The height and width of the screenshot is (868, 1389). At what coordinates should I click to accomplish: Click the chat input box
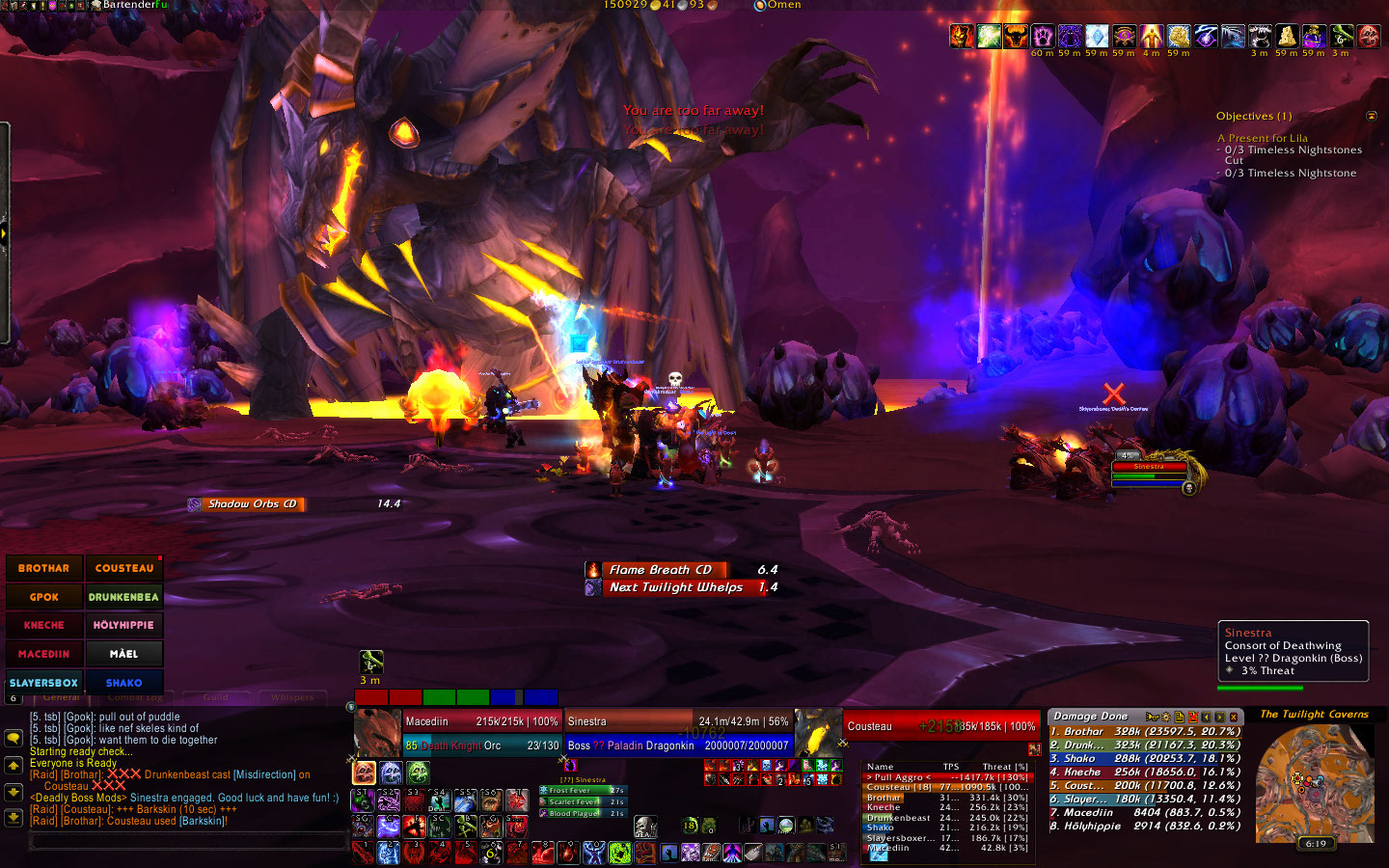(x=188, y=842)
